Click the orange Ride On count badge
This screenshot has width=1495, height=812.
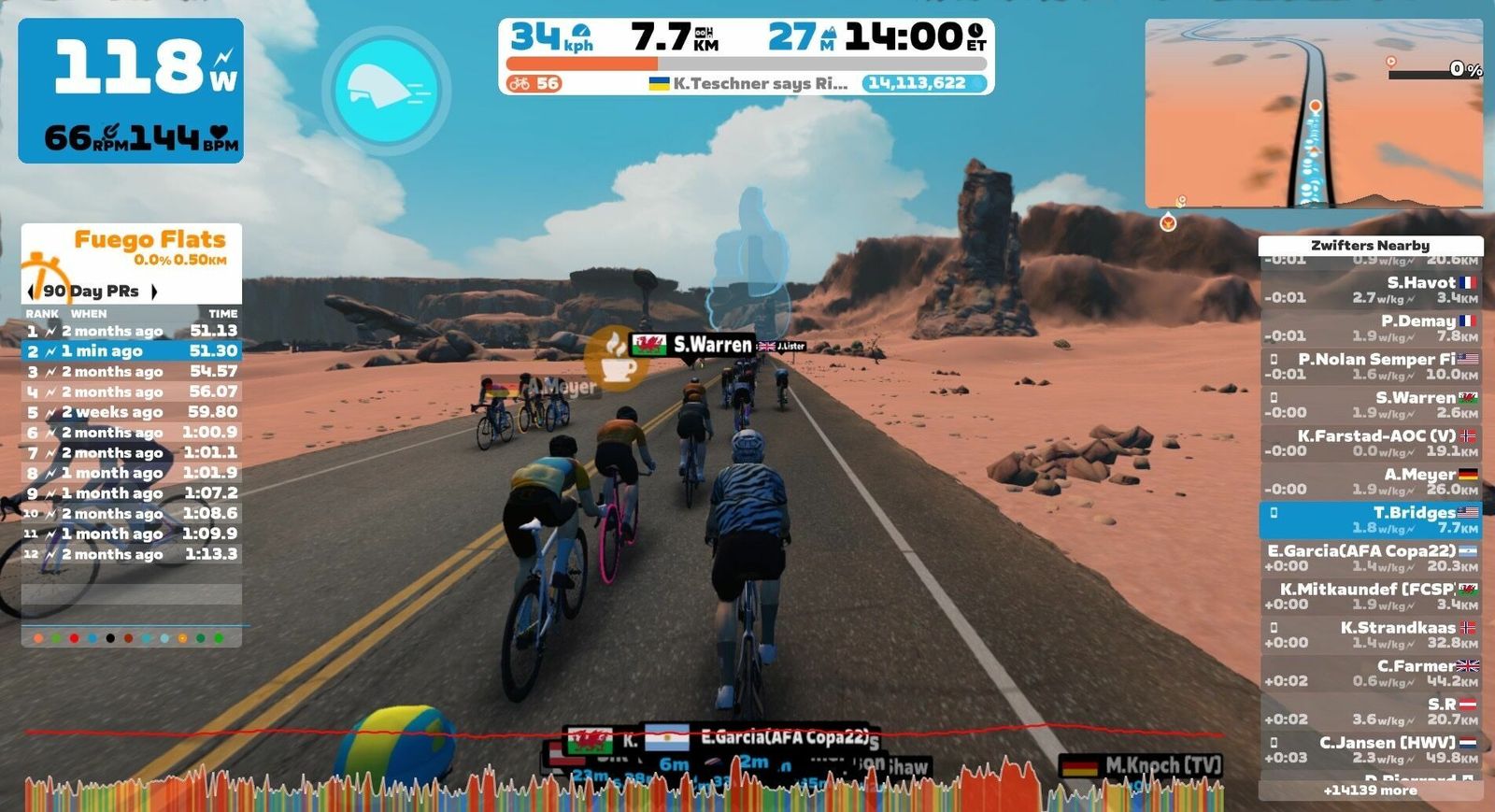click(534, 83)
